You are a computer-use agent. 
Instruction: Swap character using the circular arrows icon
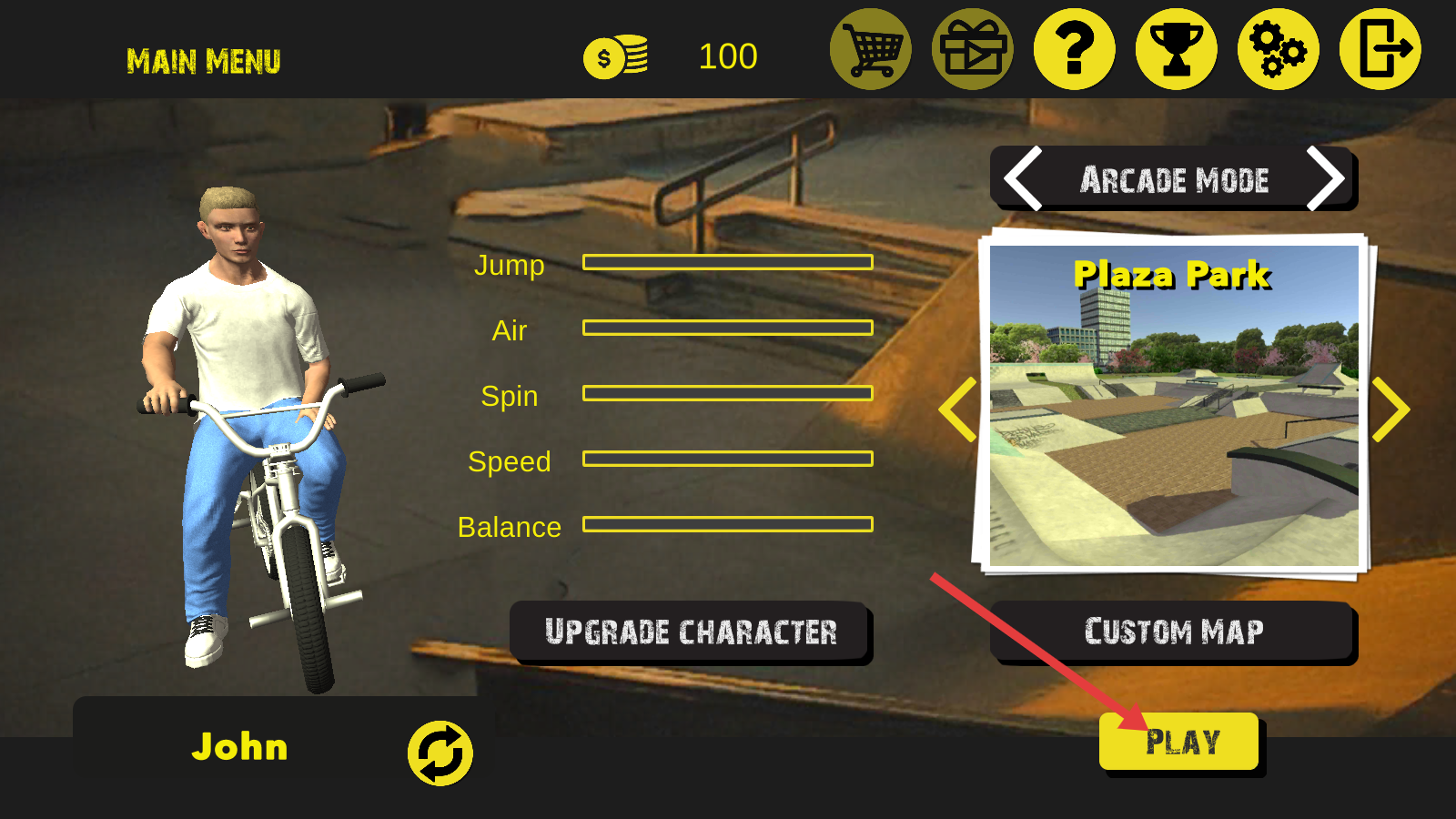(440, 753)
